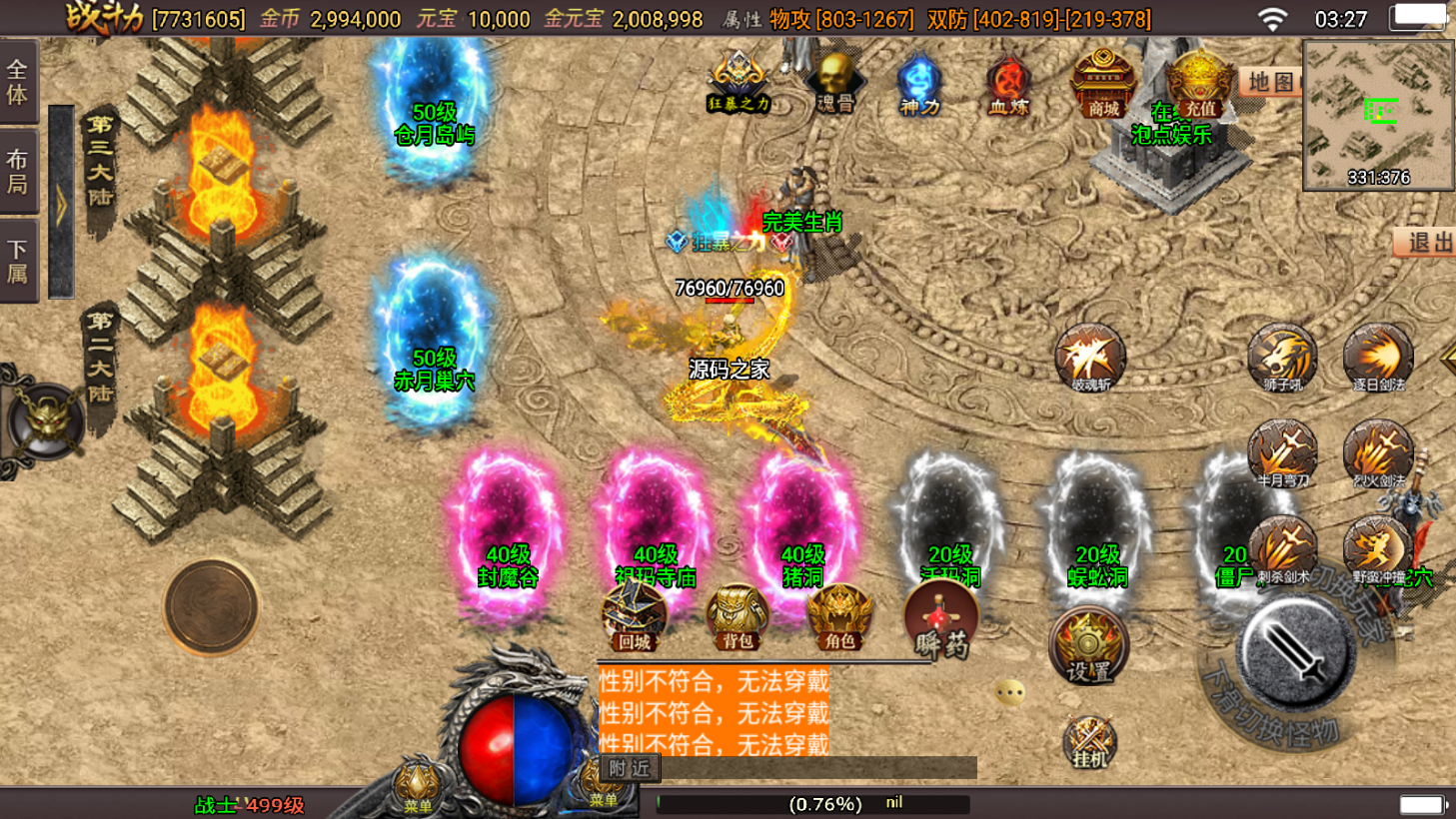
Task: Trigger the 烈火剑法 flame sword skill
Action: tap(1378, 453)
